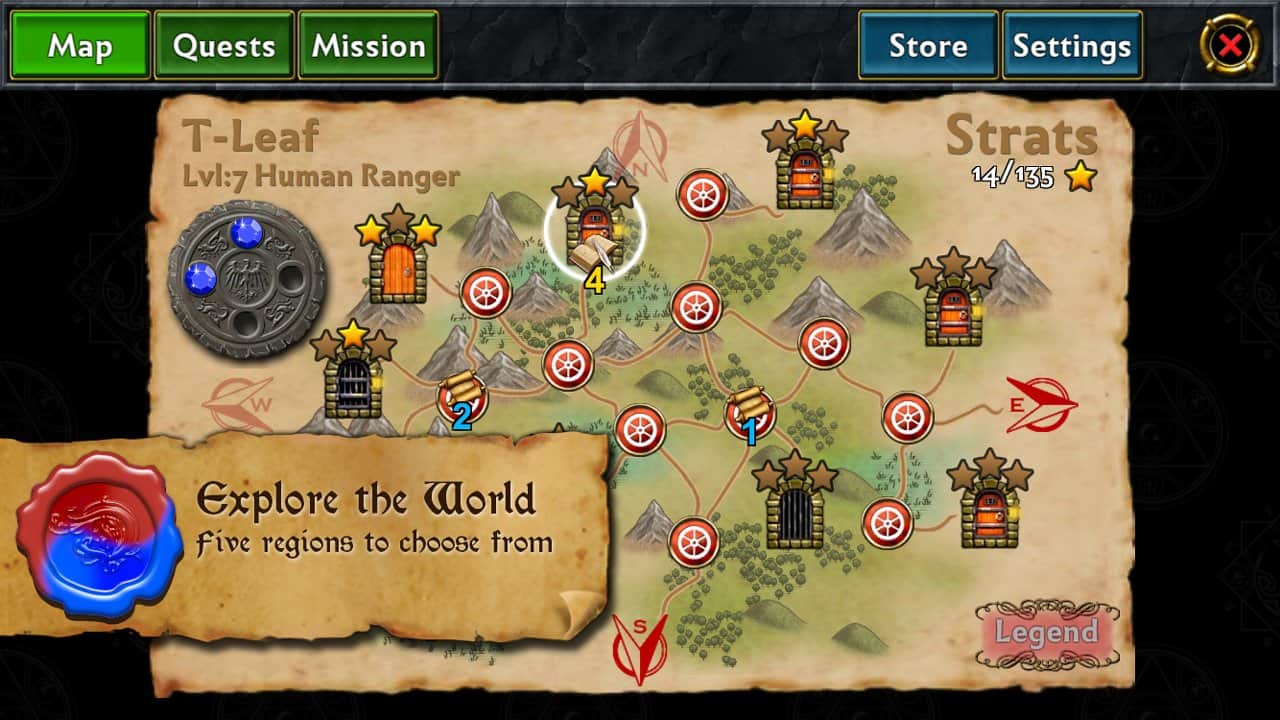Open the Settings menu
This screenshot has height=720, width=1280.
[1072, 46]
